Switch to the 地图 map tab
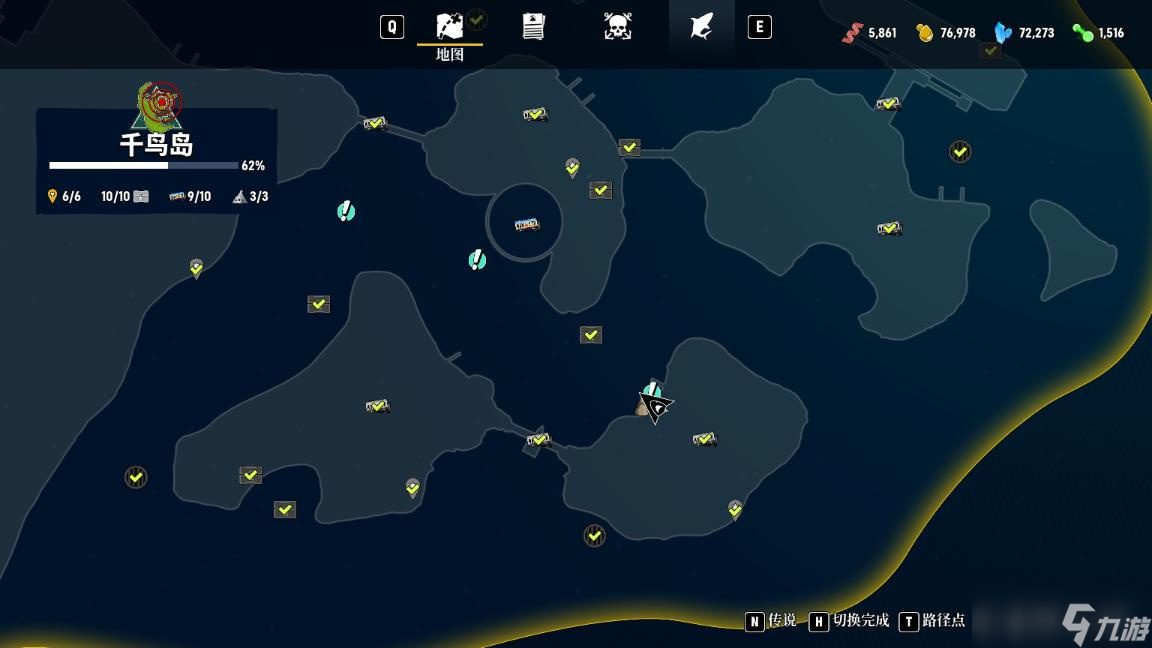Screen dimensions: 1152x648 pyautogui.click(x=450, y=27)
